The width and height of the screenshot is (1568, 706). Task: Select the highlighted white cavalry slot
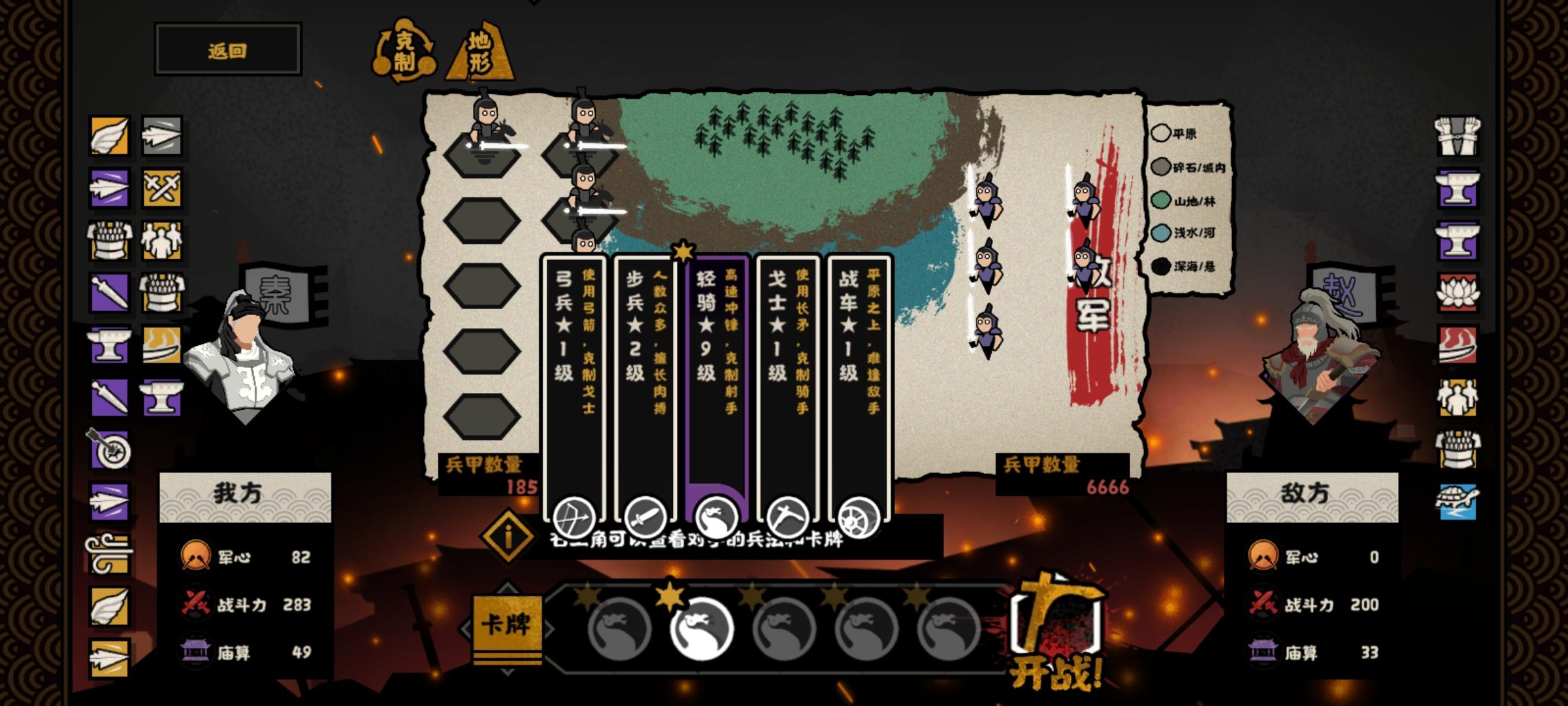702,628
